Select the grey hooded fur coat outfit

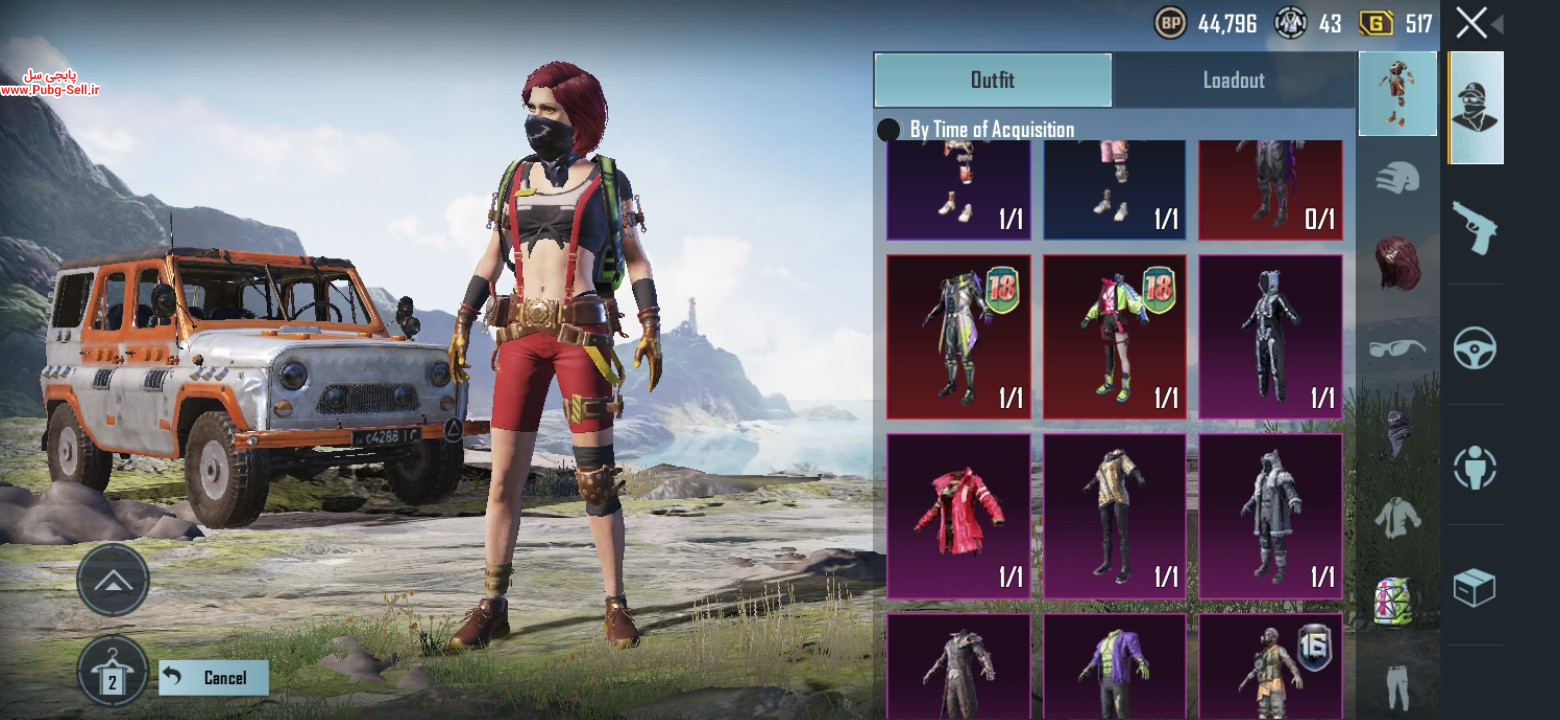click(1270, 515)
